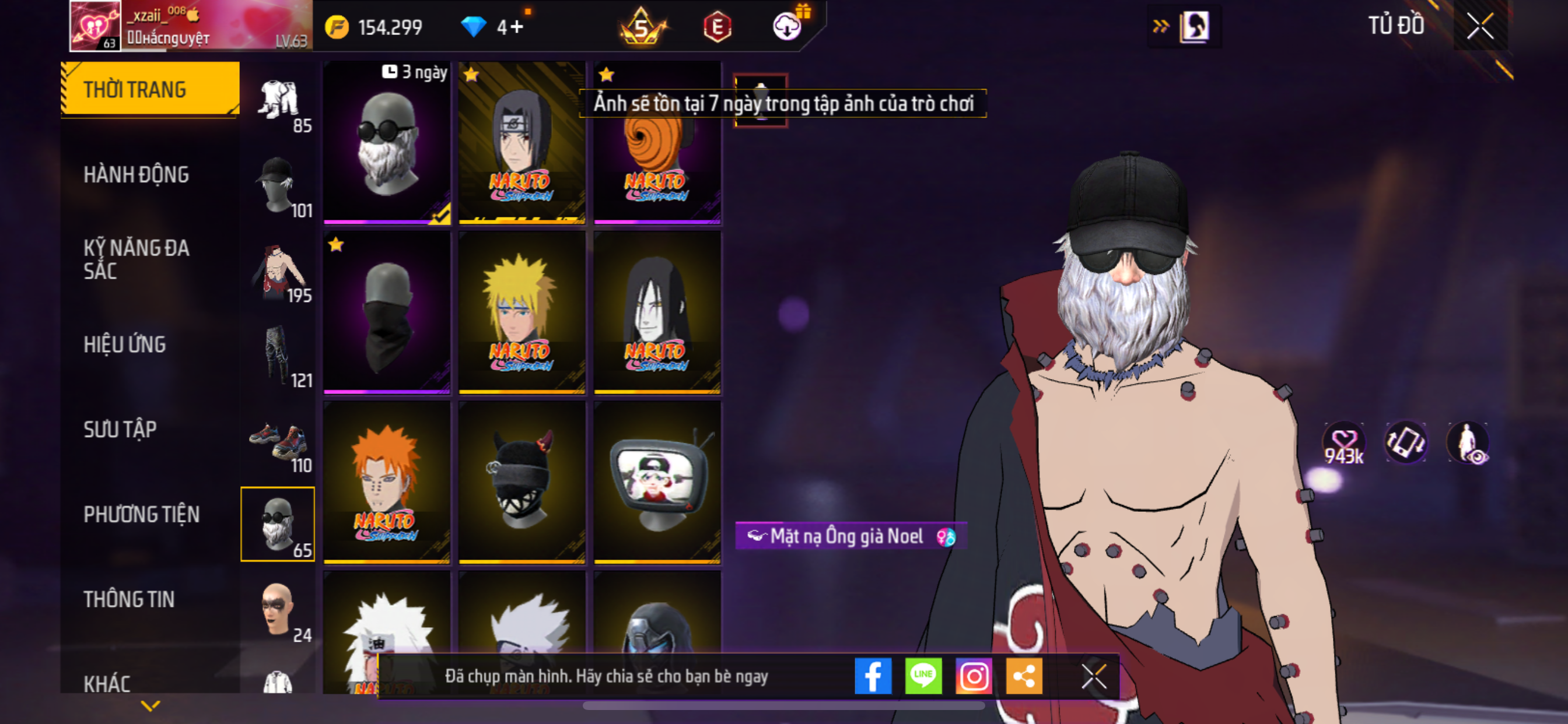
Task: Select the HIỆU ỨNG tab
Action: tap(125, 345)
